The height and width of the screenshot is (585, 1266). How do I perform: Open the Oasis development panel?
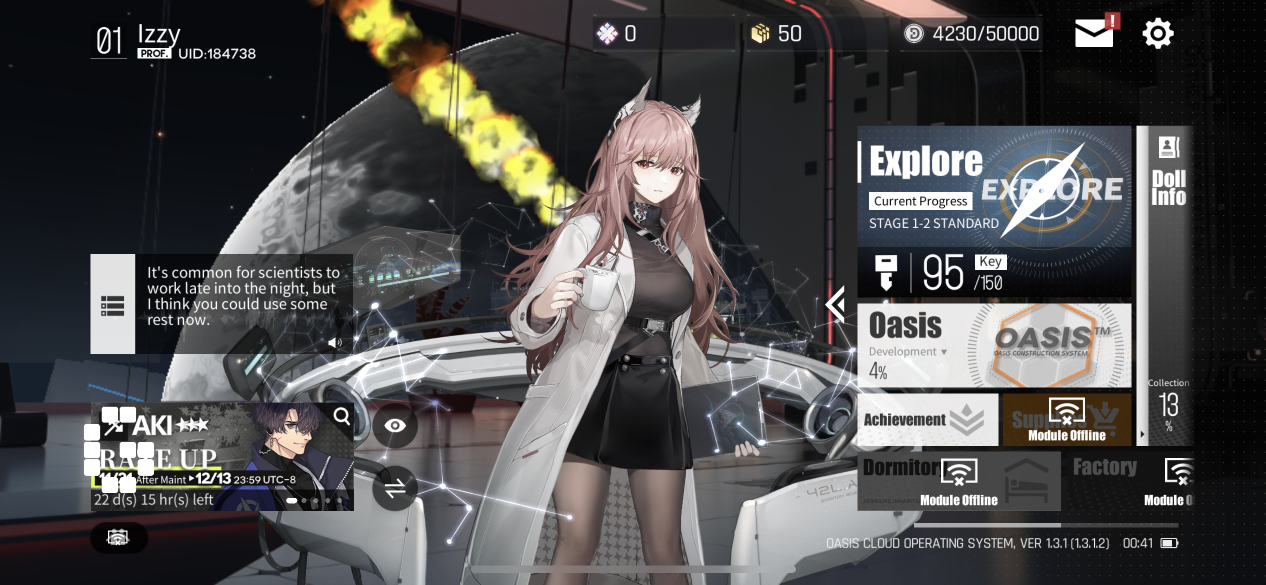point(994,345)
